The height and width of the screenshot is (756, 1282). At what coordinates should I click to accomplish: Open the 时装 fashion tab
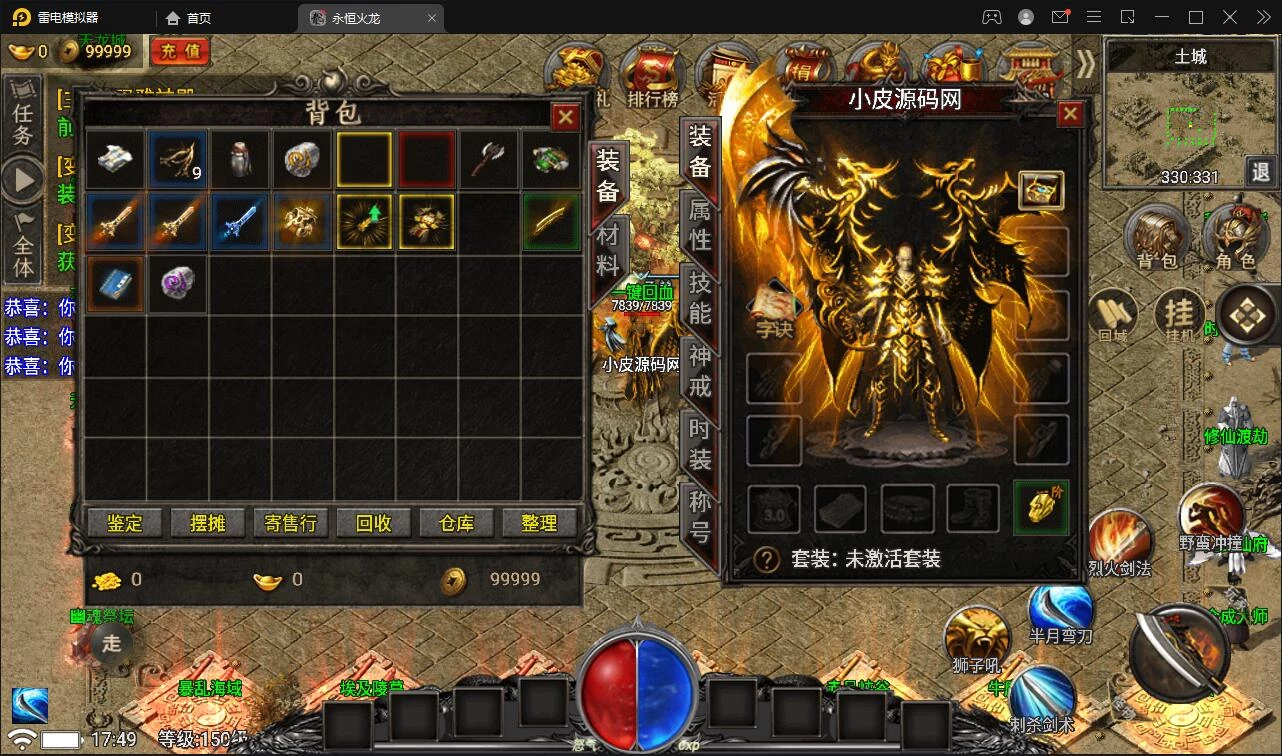coord(700,443)
